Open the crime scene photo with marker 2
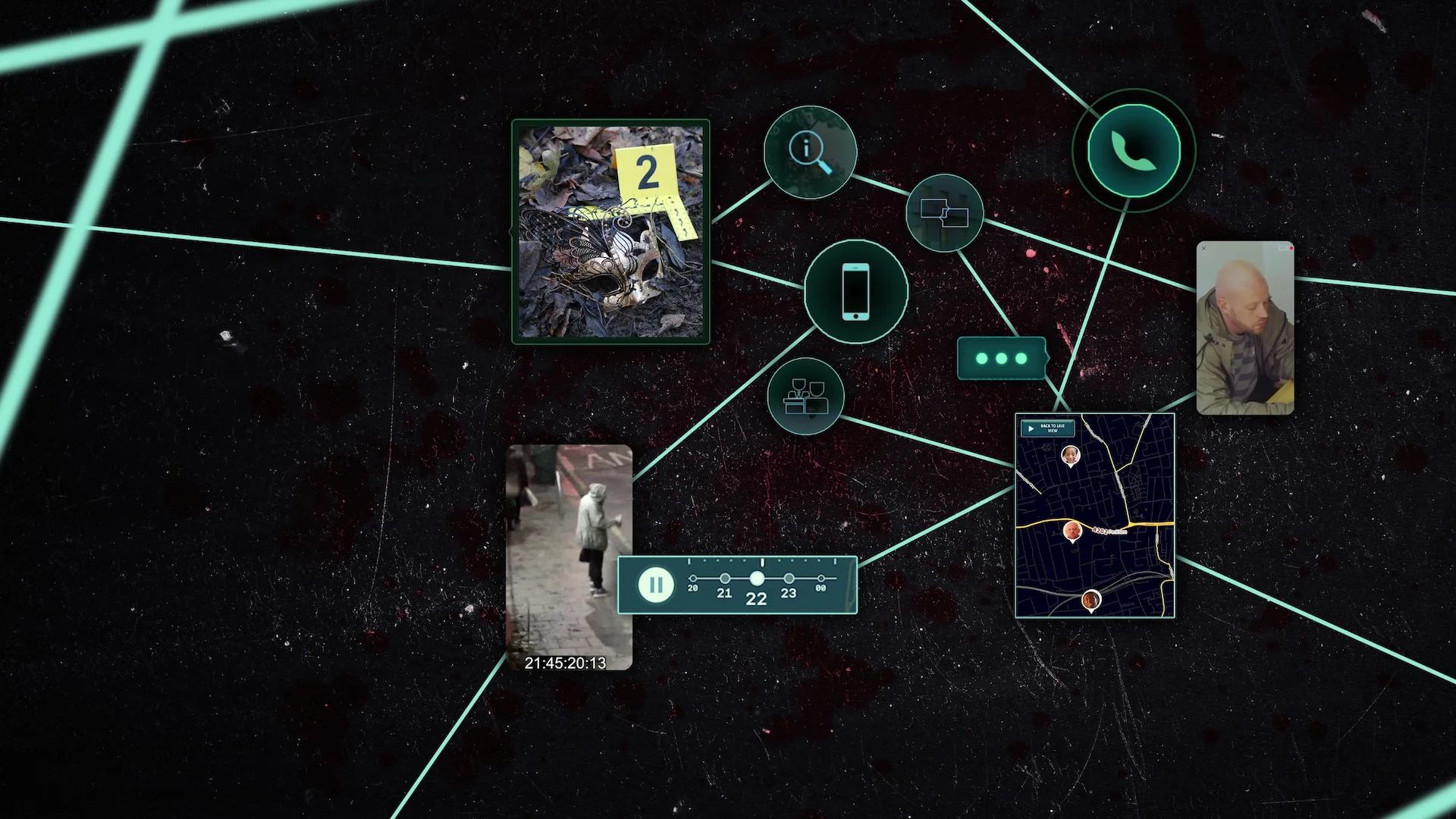1456x819 pixels. pos(610,231)
